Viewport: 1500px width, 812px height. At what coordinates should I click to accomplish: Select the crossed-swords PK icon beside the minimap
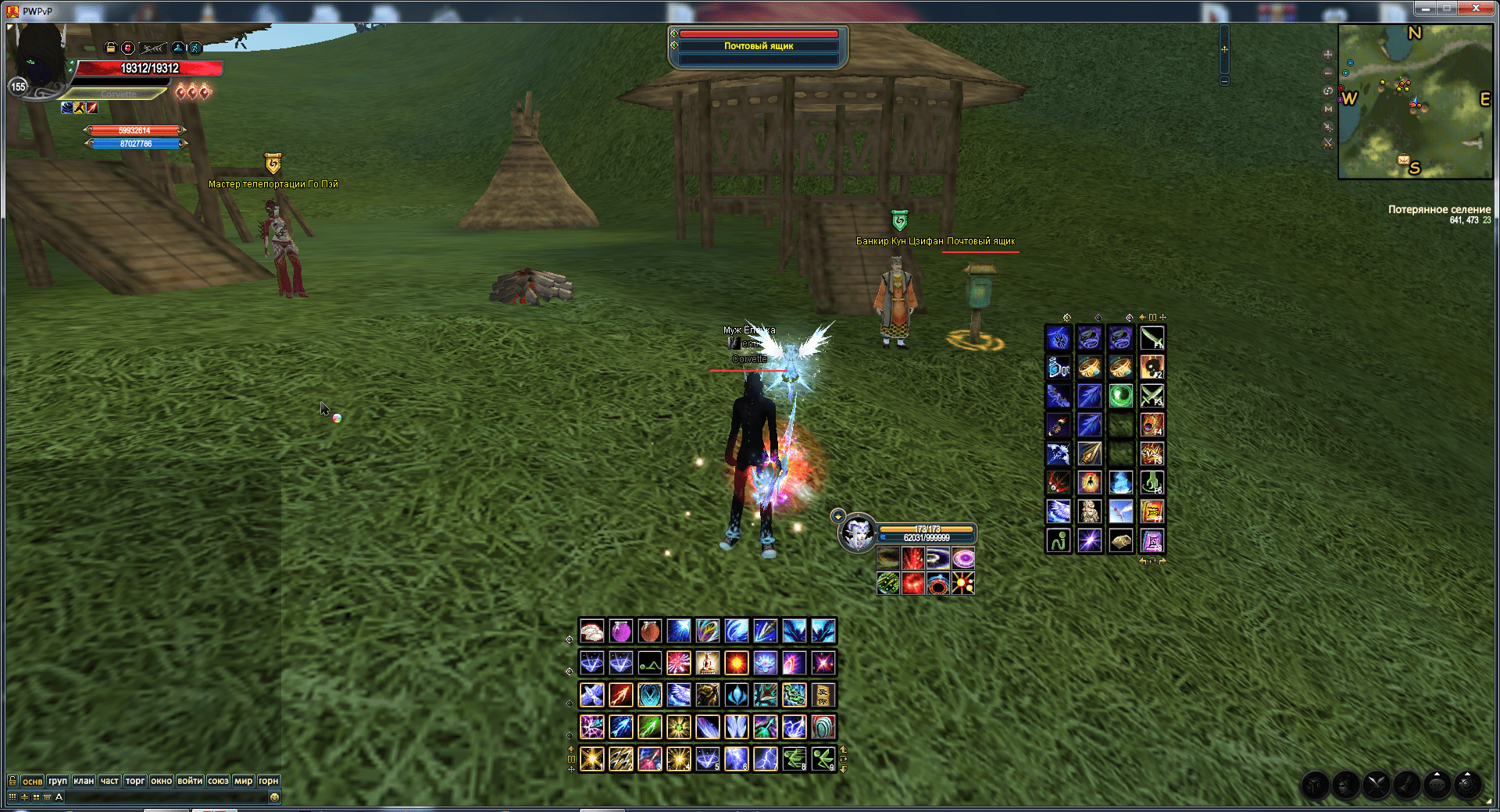[1328, 144]
